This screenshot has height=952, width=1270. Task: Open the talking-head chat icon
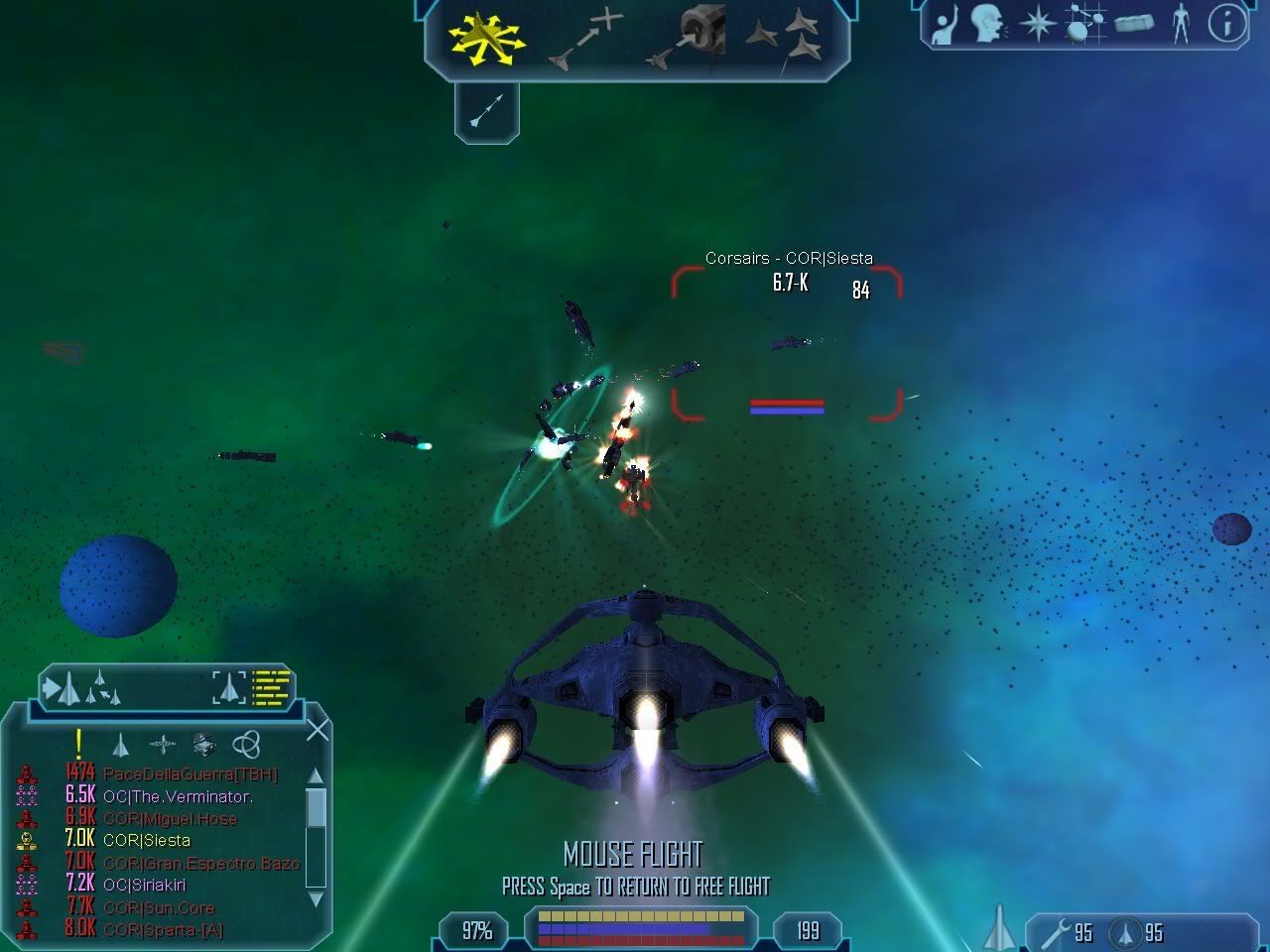[986, 24]
